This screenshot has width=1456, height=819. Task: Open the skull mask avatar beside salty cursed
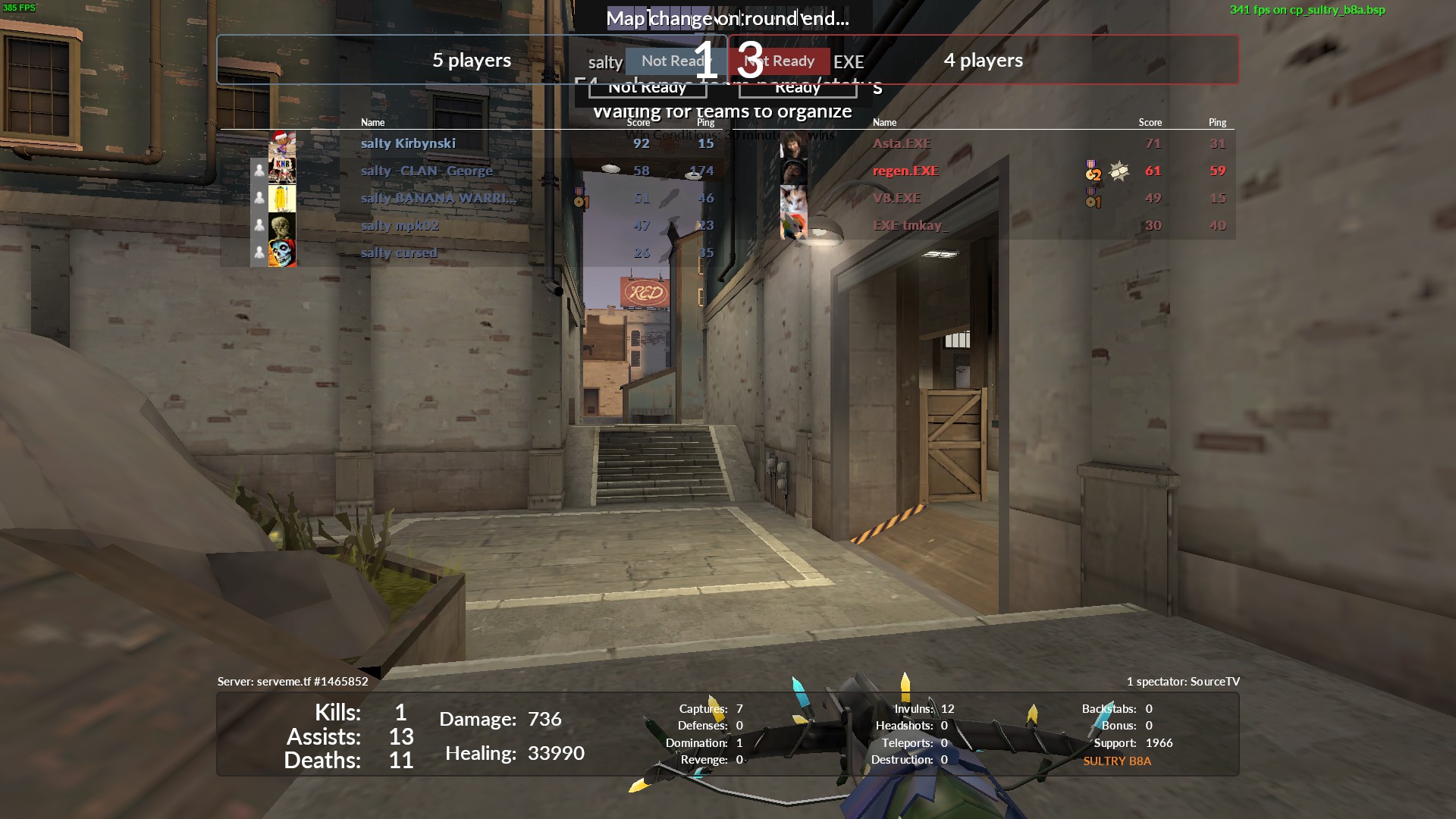[x=282, y=253]
